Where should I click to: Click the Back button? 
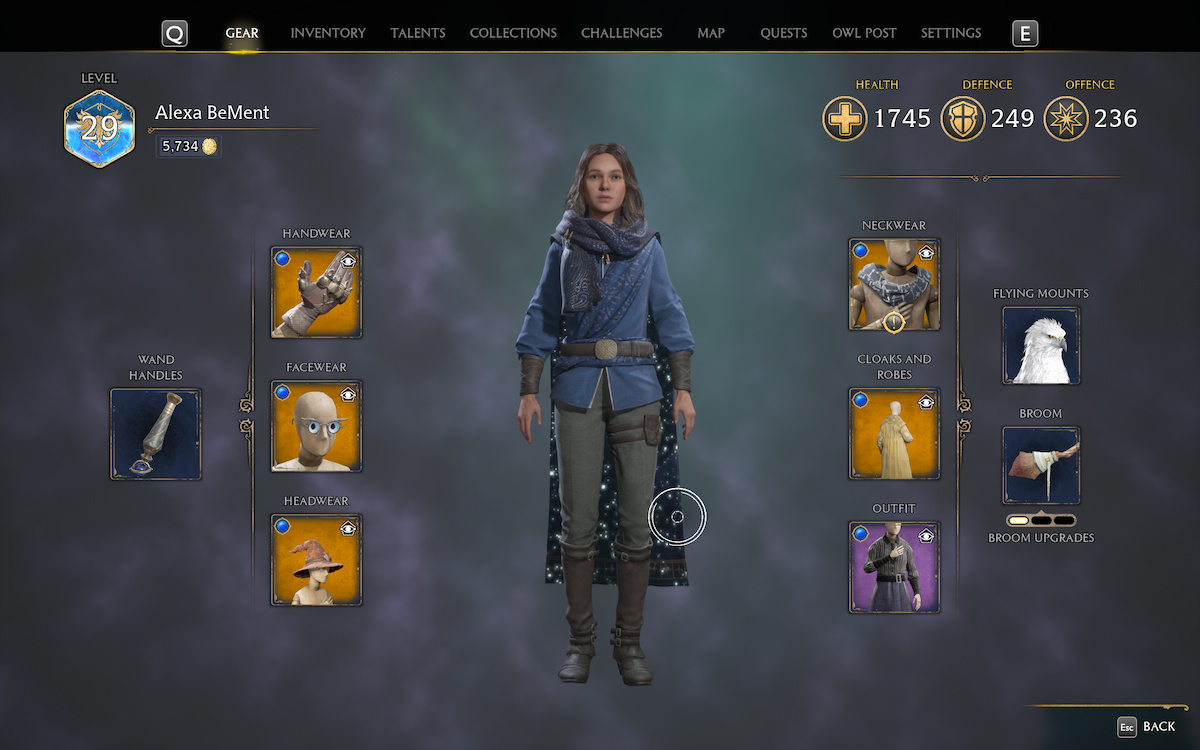1147,727
